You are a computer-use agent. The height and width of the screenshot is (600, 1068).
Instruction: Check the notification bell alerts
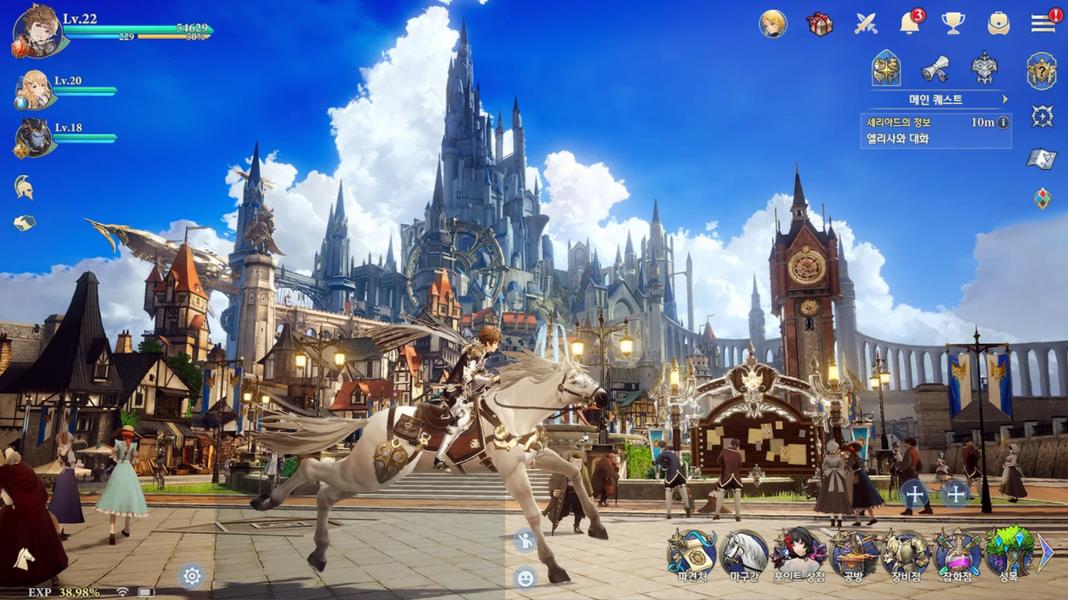click(909, 23)
